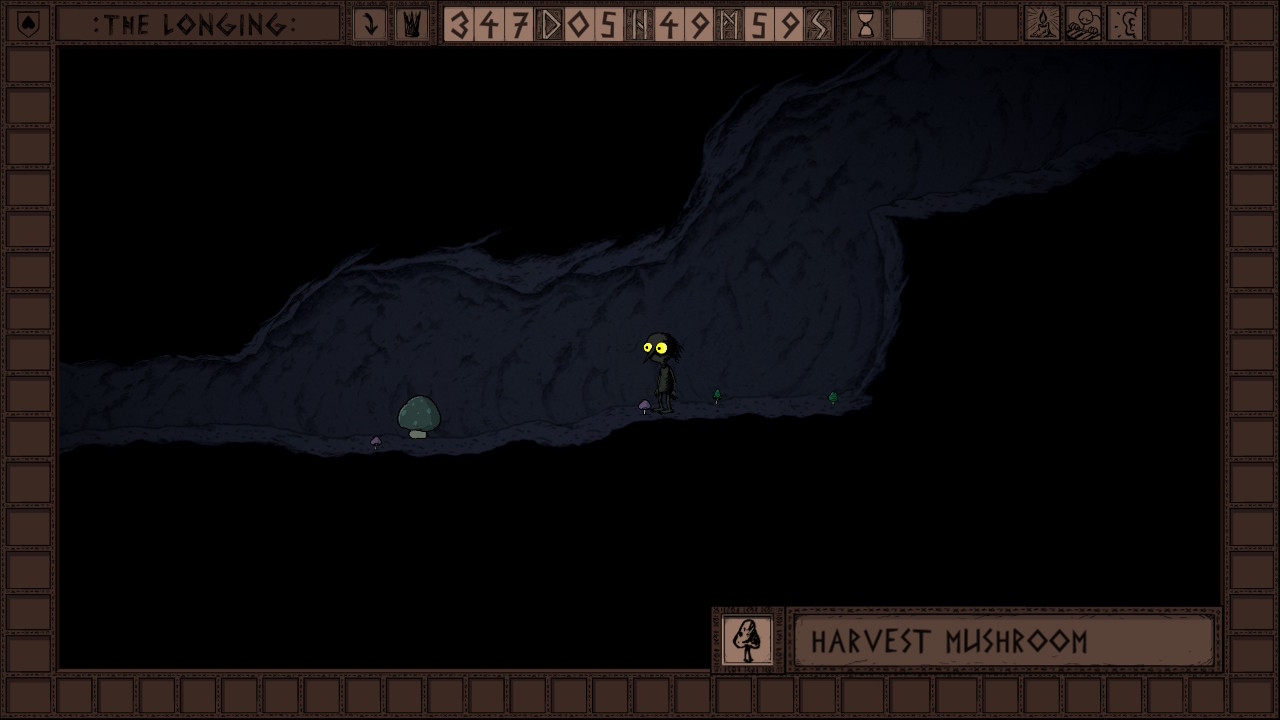Select the king's crown icon
This screenshot has width=1280, height=720.
point(411,24)
